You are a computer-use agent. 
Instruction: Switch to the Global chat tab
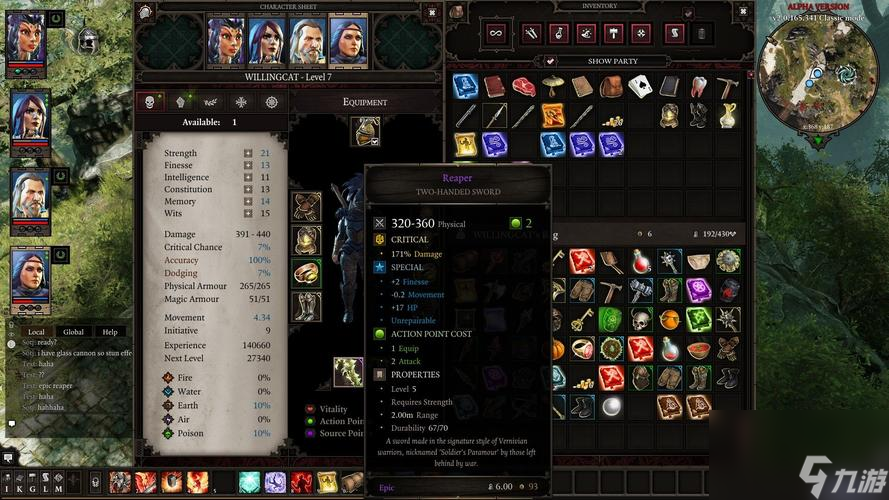(x=74, y=332)
